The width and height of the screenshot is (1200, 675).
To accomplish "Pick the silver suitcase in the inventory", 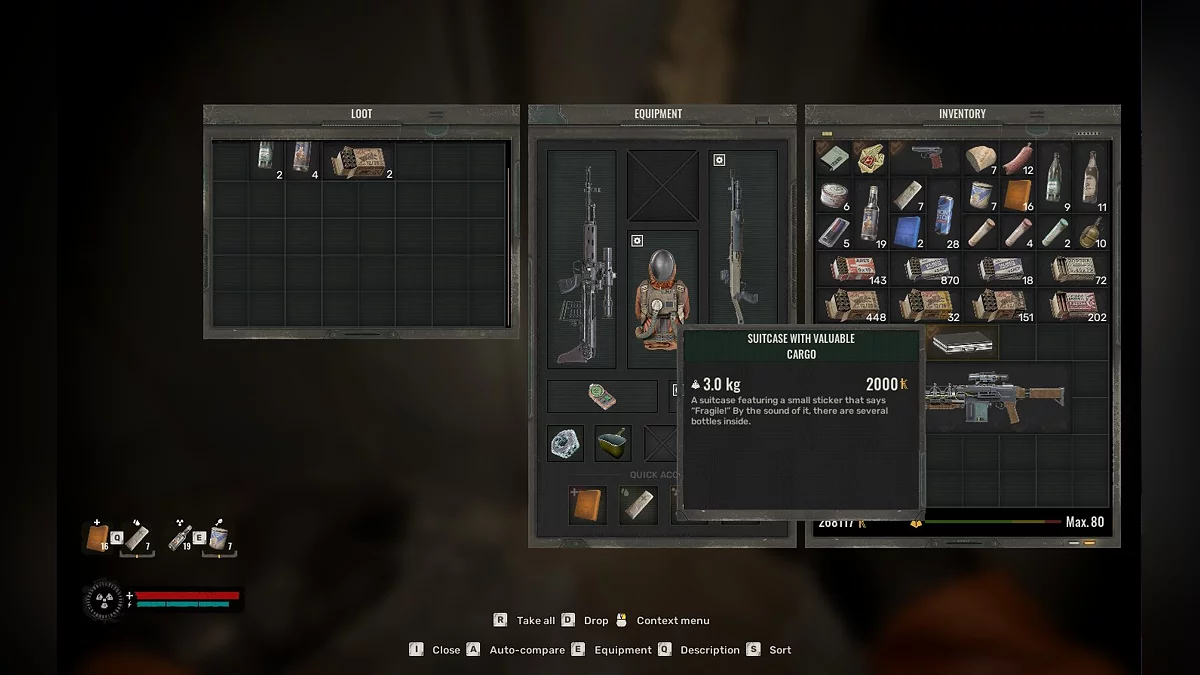I will [x=962, y=345].
